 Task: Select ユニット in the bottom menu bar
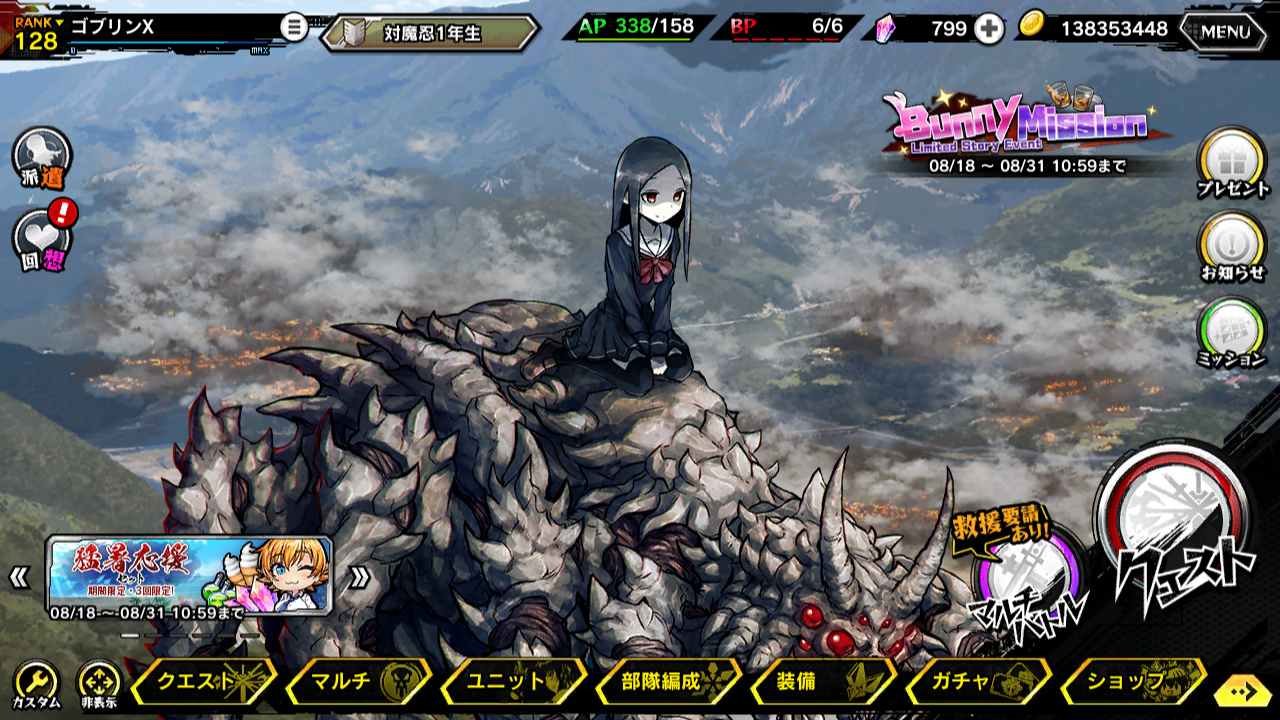click(512, 682)
